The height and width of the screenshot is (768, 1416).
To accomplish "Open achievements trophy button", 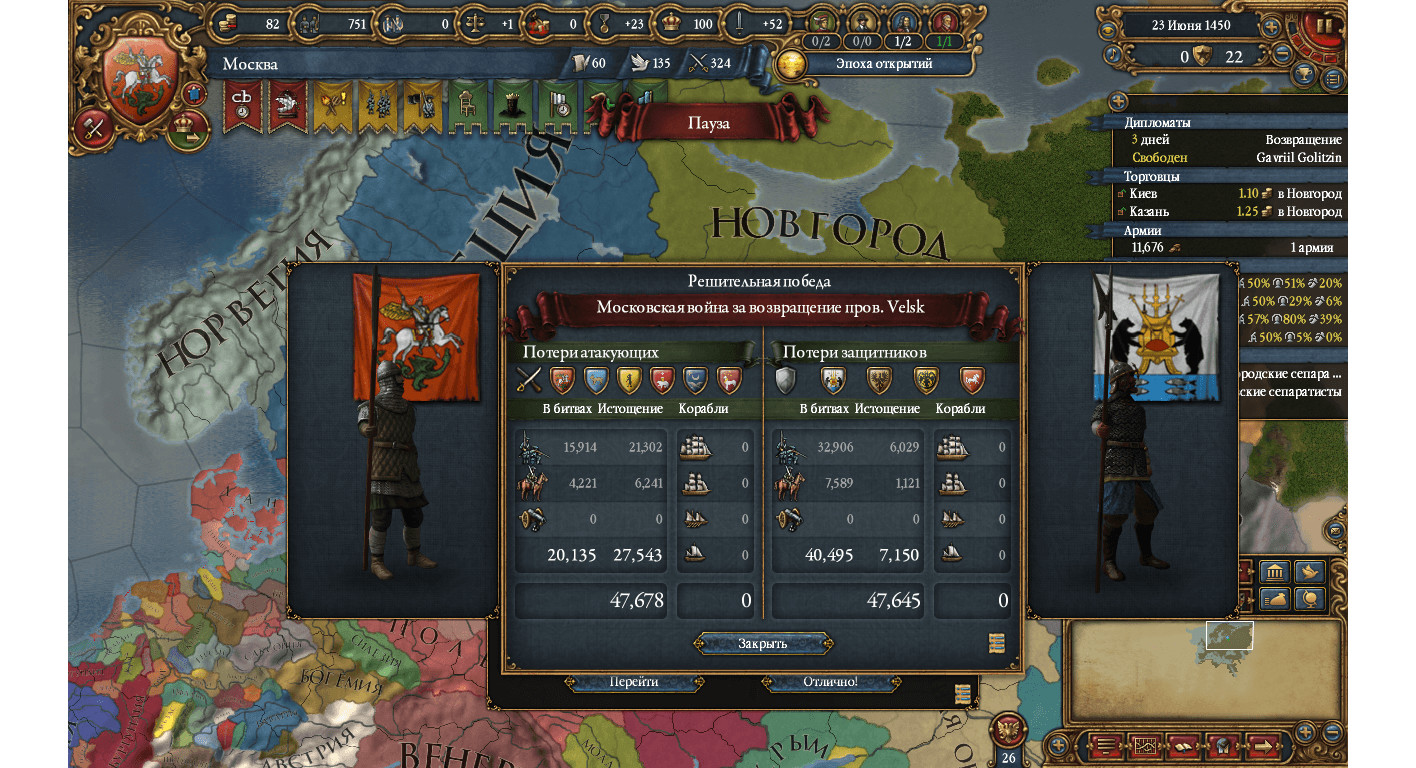I will 1304,75.
